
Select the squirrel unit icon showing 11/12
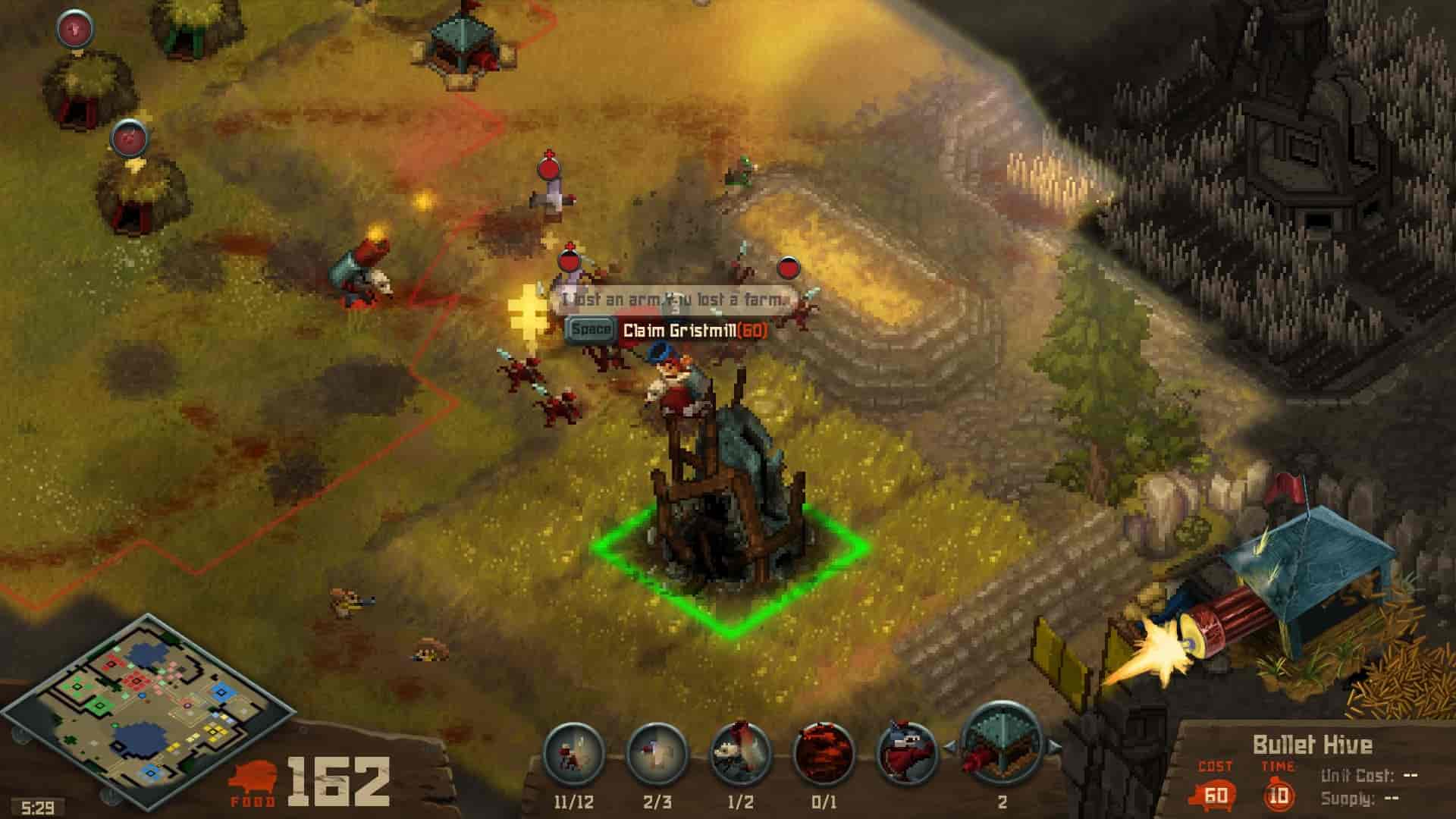(x=574, y=755)
